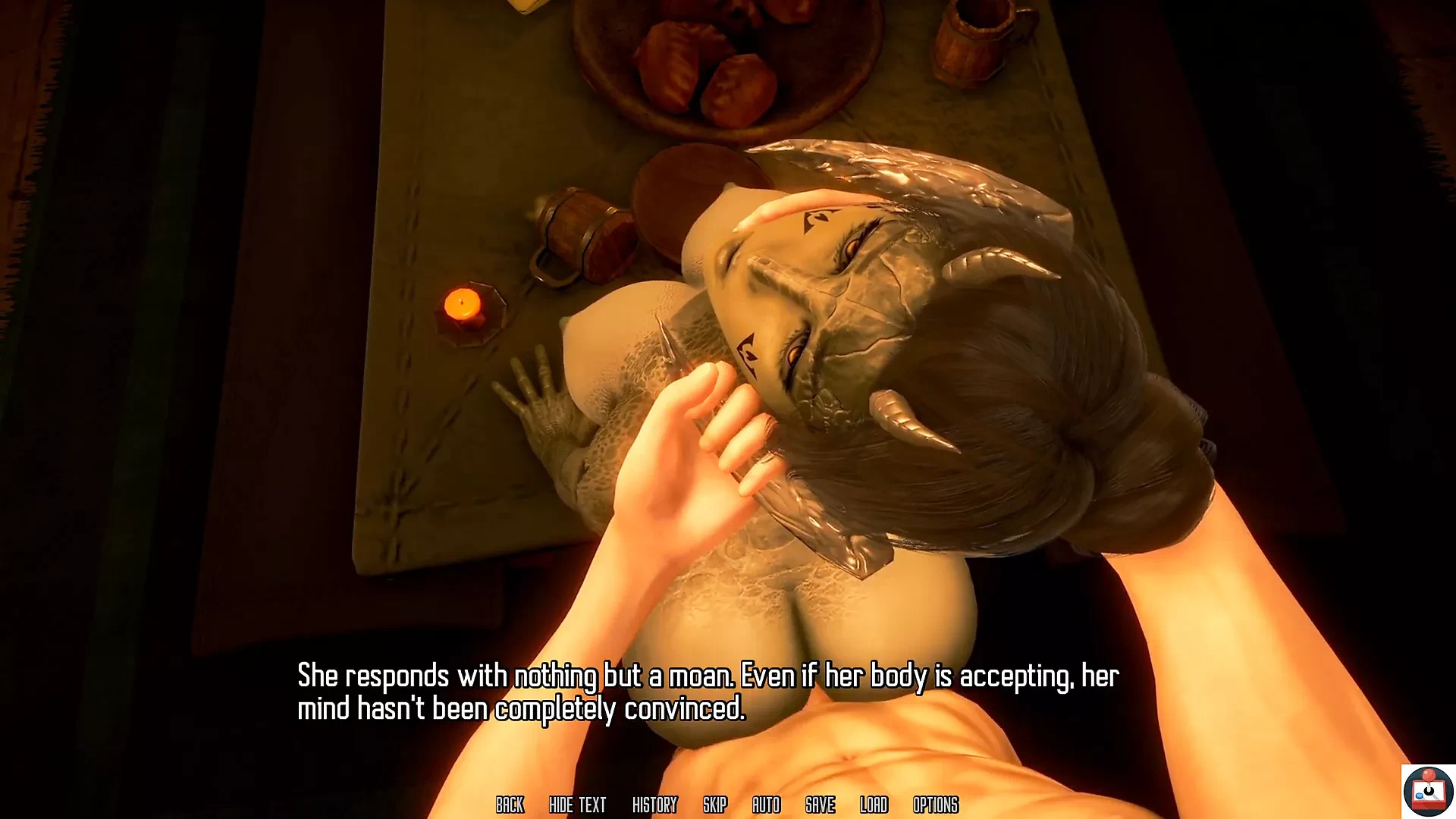This screenshot has height=819, width=1456.
Task: Hide the dialogue text
Action: click(577, 805)
